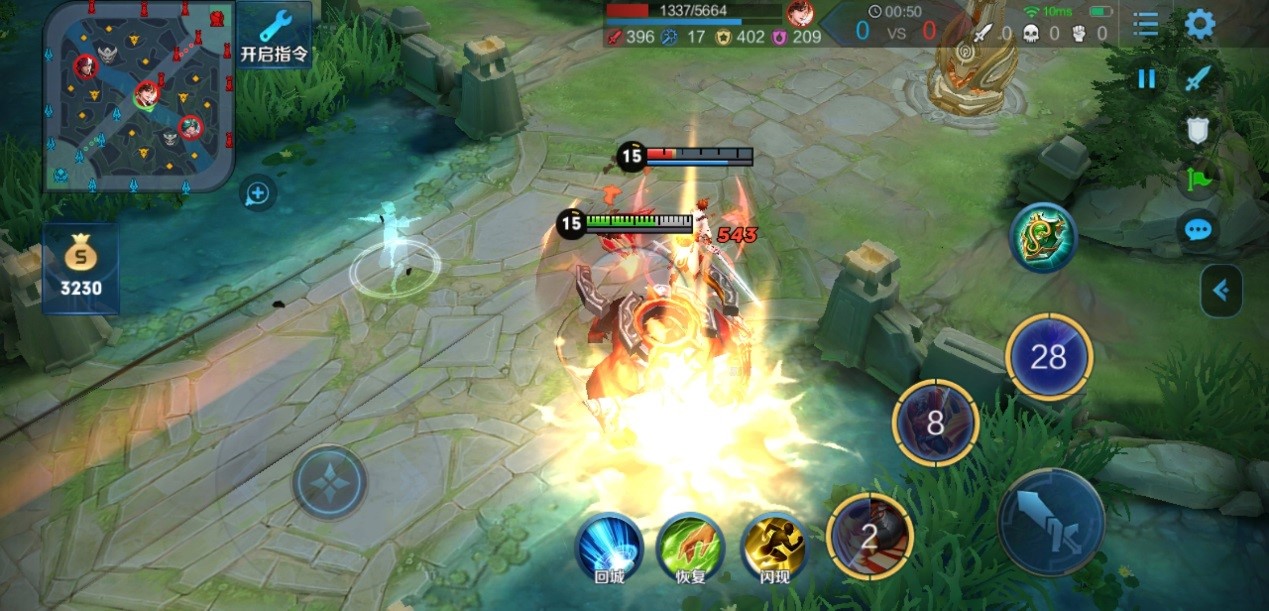1269x611 pixels.
Task: Trigger the skill showing cooldown 2
Action: point(870,537)
